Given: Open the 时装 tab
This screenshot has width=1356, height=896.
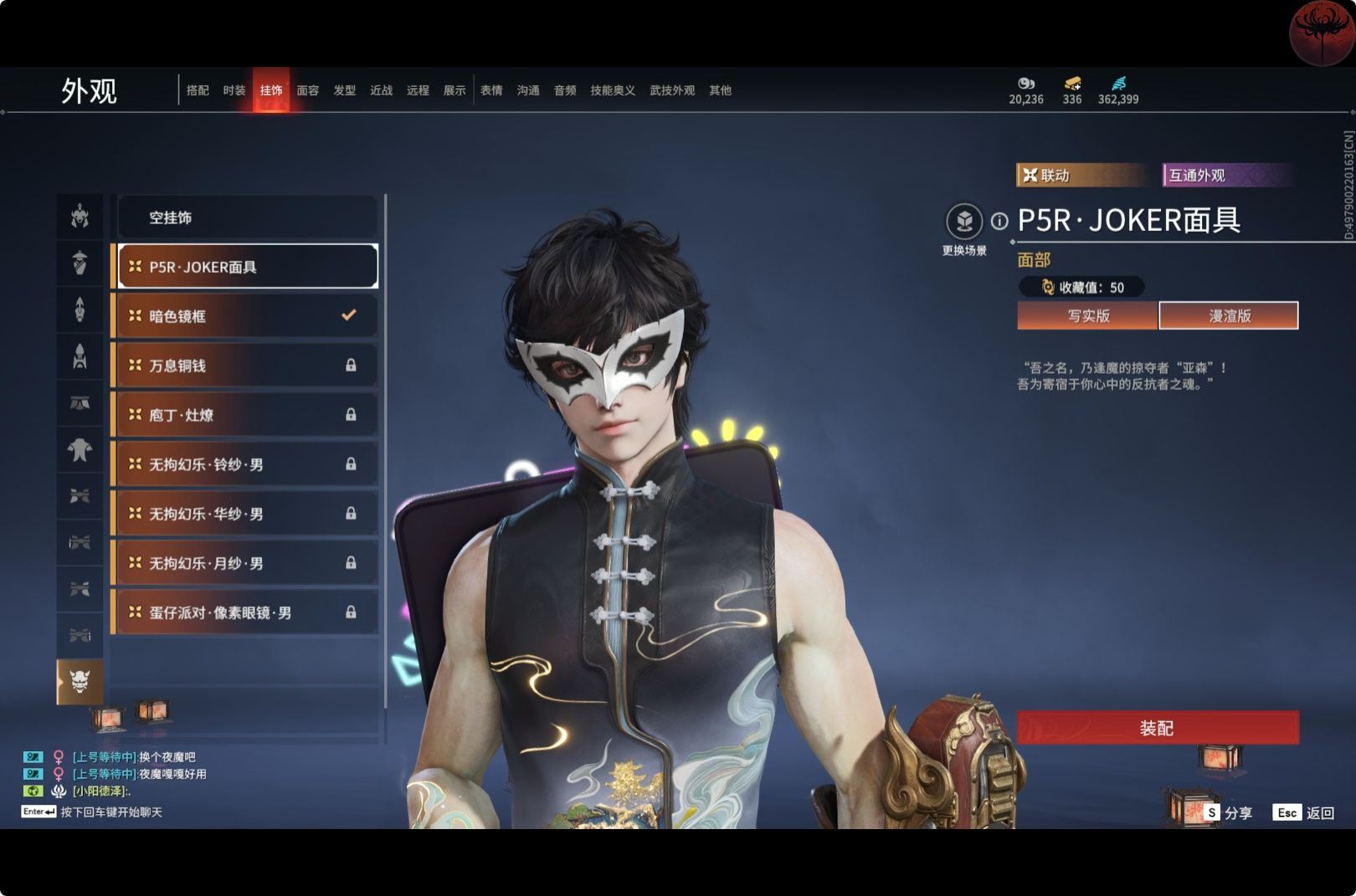Looking at the screenshot, I should tap(234, 90).
